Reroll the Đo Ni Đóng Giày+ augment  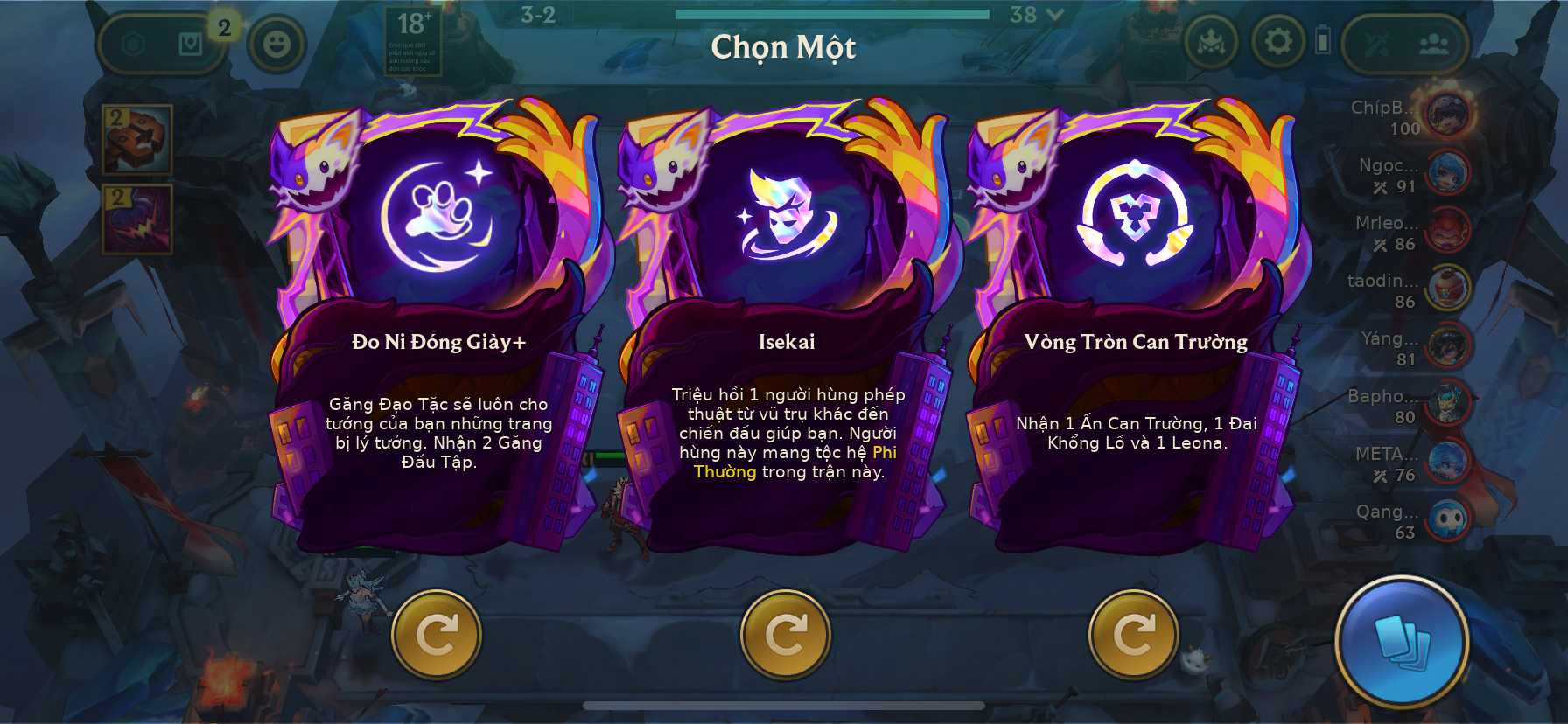436,635
